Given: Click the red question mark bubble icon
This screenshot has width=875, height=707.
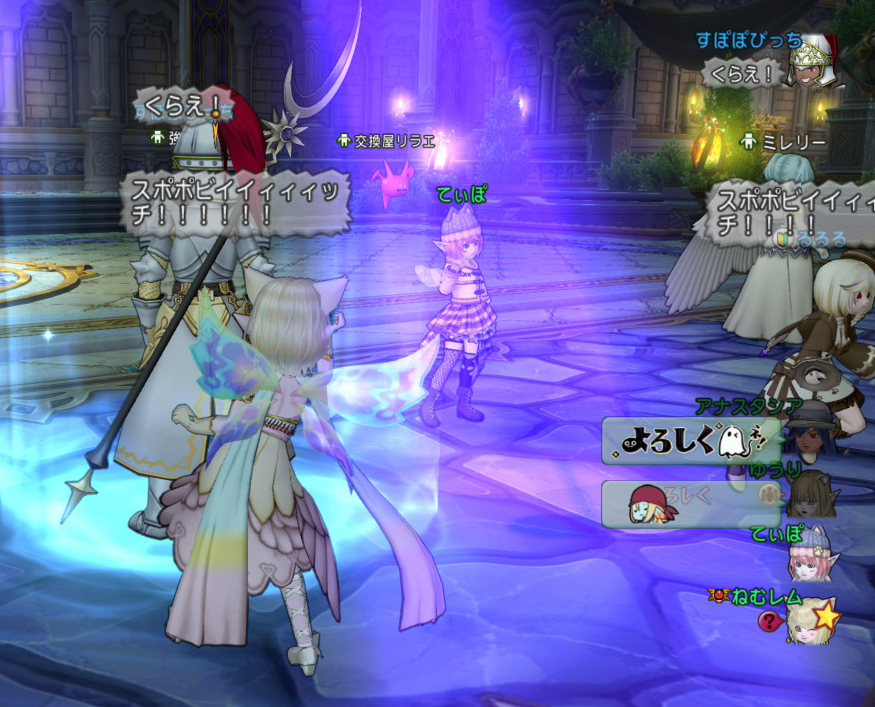Looking at the screenshot, I should 769,621.
